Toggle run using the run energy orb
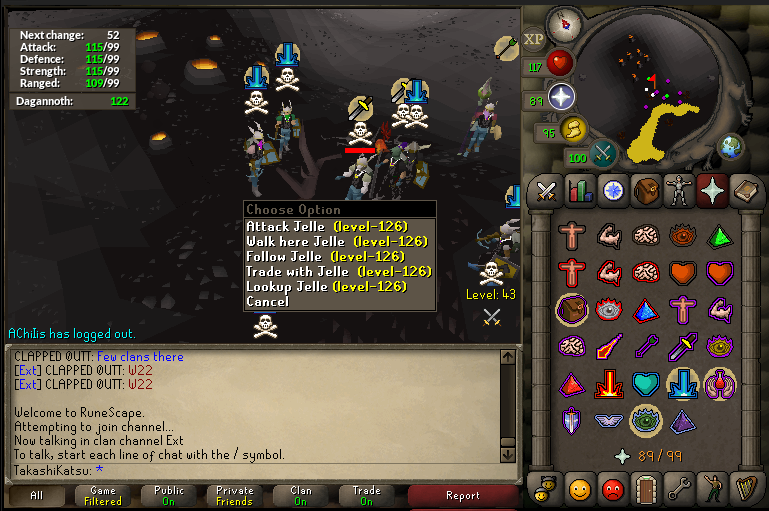This screenshot has height=511, width=769. (572, 128)
